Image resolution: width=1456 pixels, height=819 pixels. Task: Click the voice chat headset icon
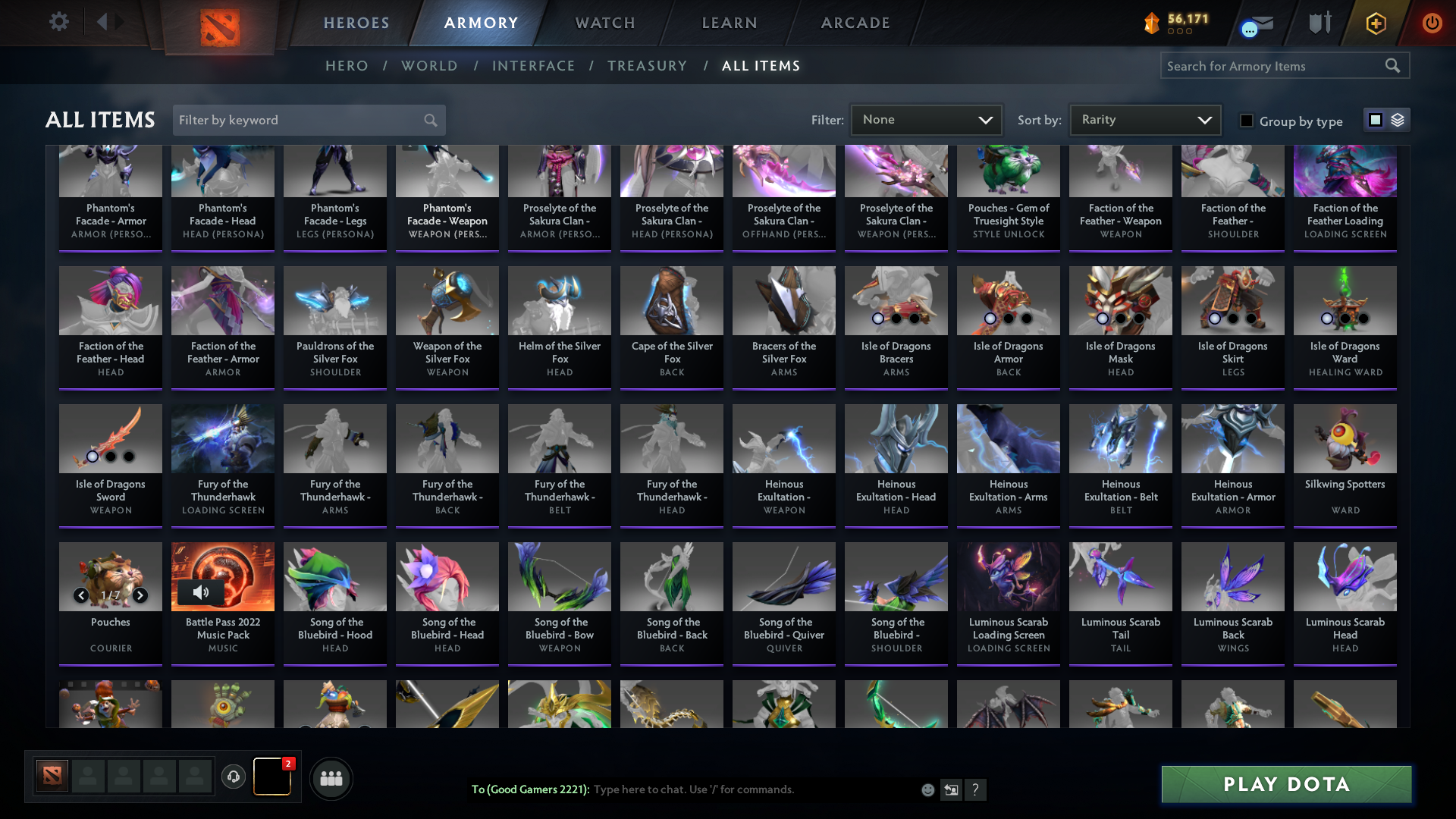click(x=234, y=778)
